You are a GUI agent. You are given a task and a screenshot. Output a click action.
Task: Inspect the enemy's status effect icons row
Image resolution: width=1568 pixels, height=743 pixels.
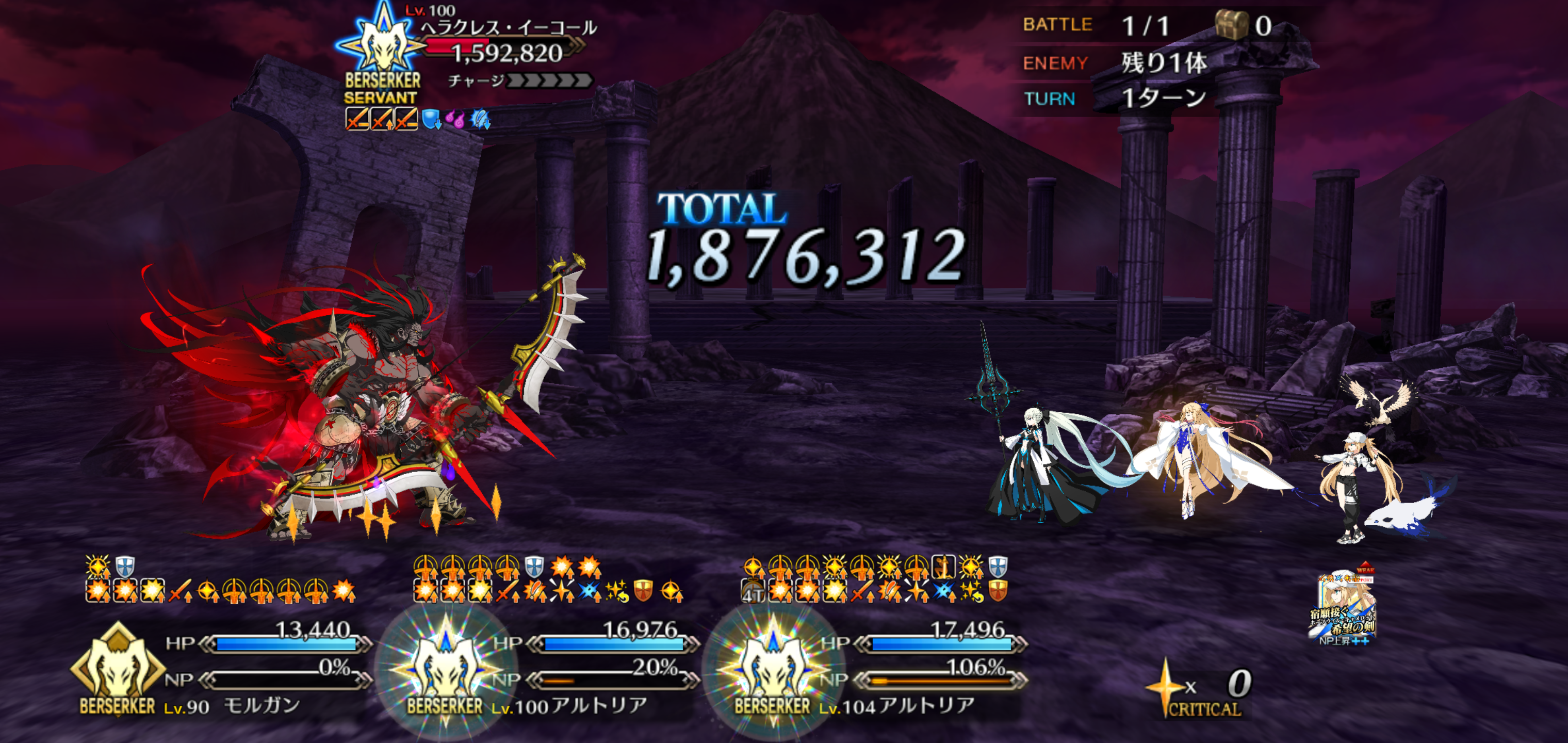[x=418, y=119]
